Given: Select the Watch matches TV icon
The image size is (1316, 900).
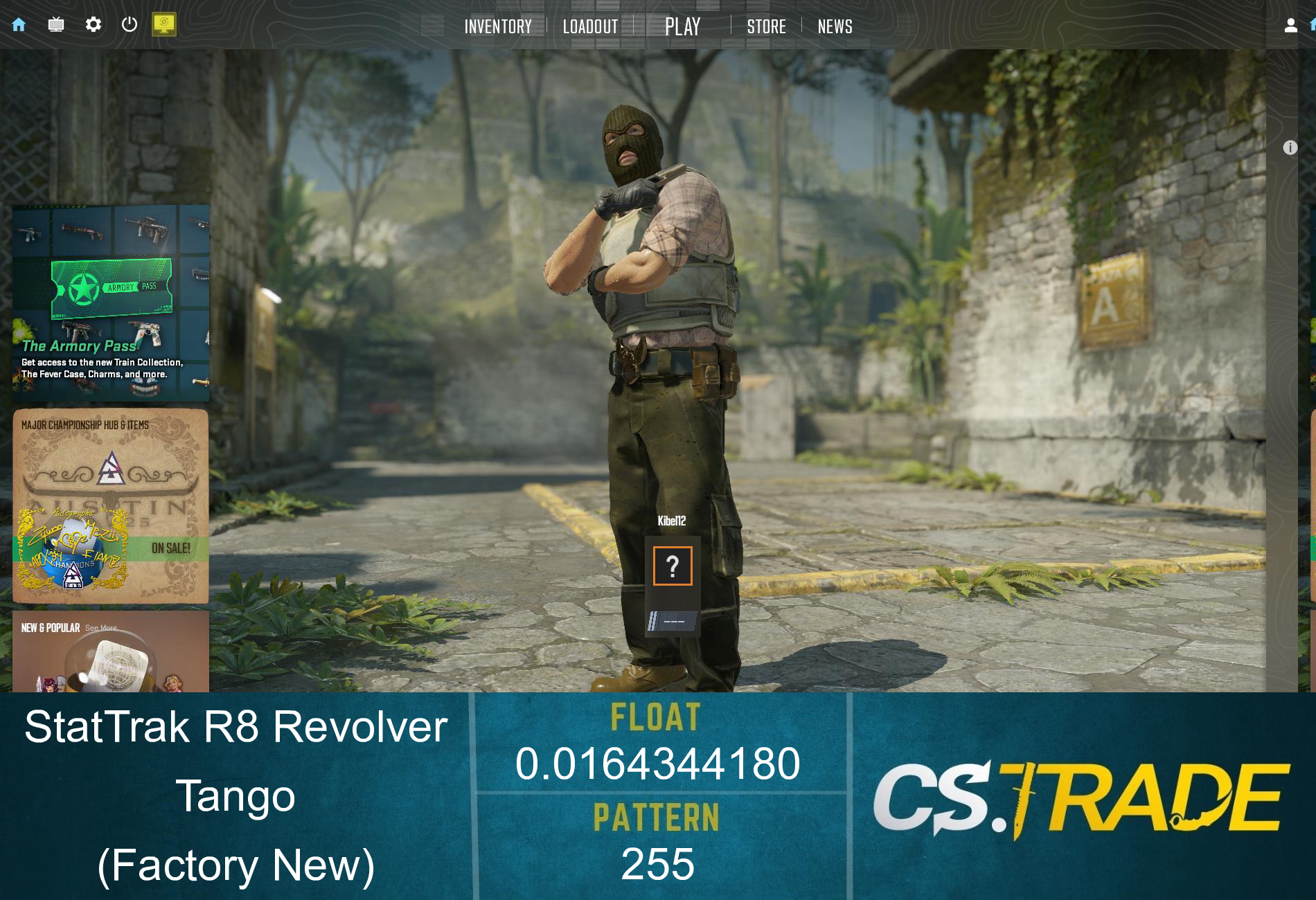Looking at the screenshot, I should tap(57, 24).
